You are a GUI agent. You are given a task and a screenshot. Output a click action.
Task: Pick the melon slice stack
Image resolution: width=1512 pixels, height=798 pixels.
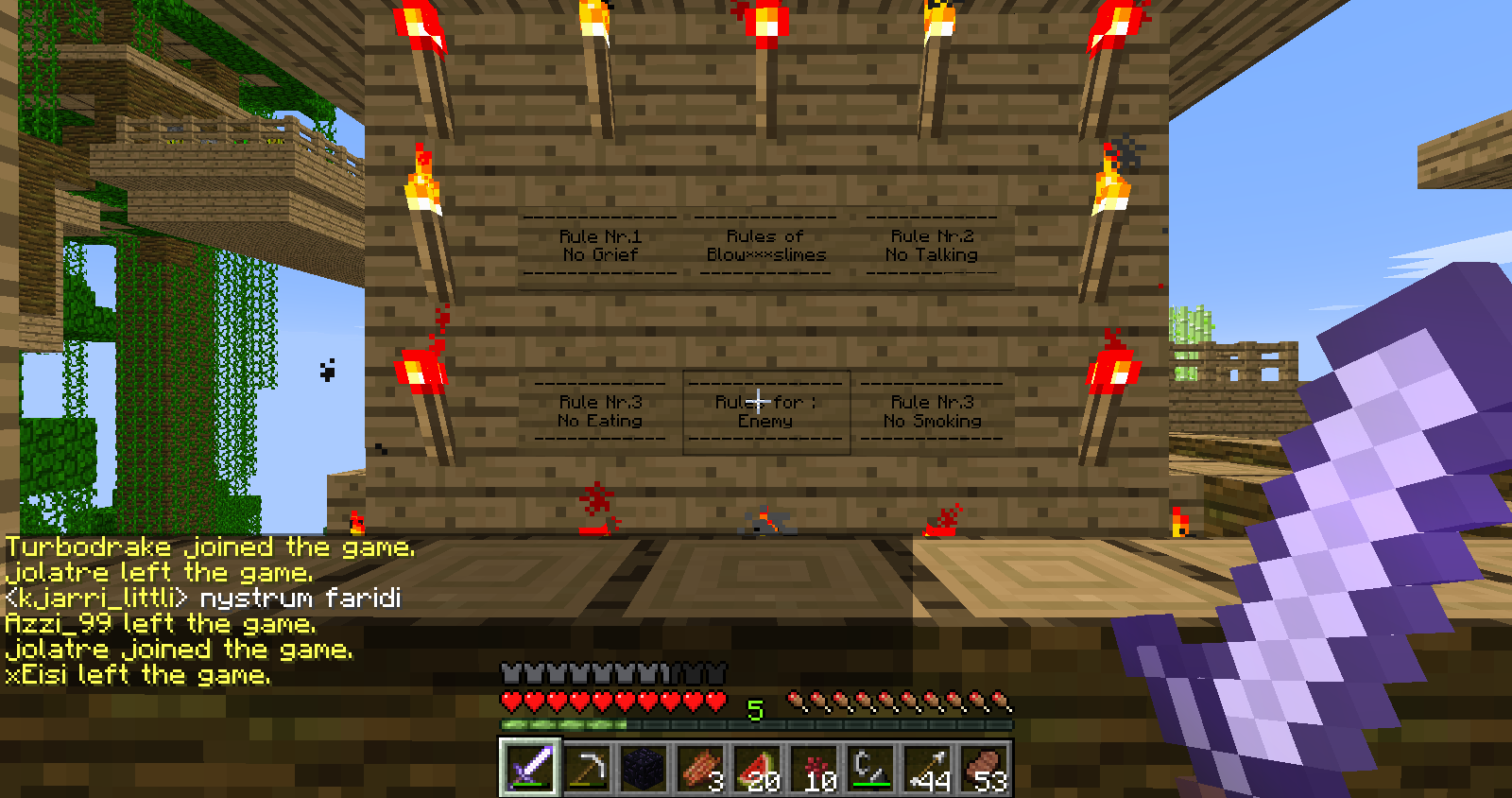point(758,768)
